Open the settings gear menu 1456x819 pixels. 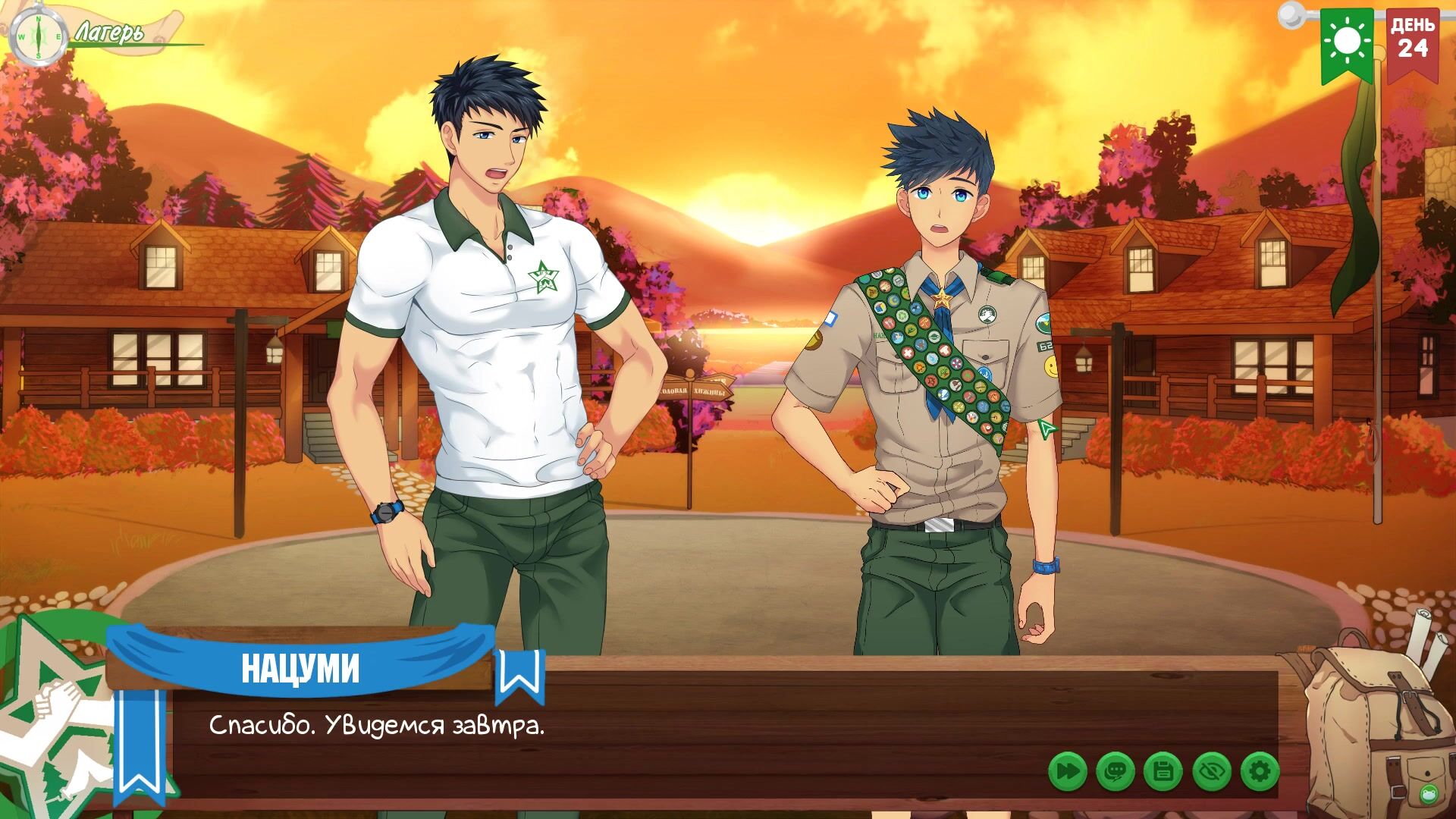tap(1259, 772)
